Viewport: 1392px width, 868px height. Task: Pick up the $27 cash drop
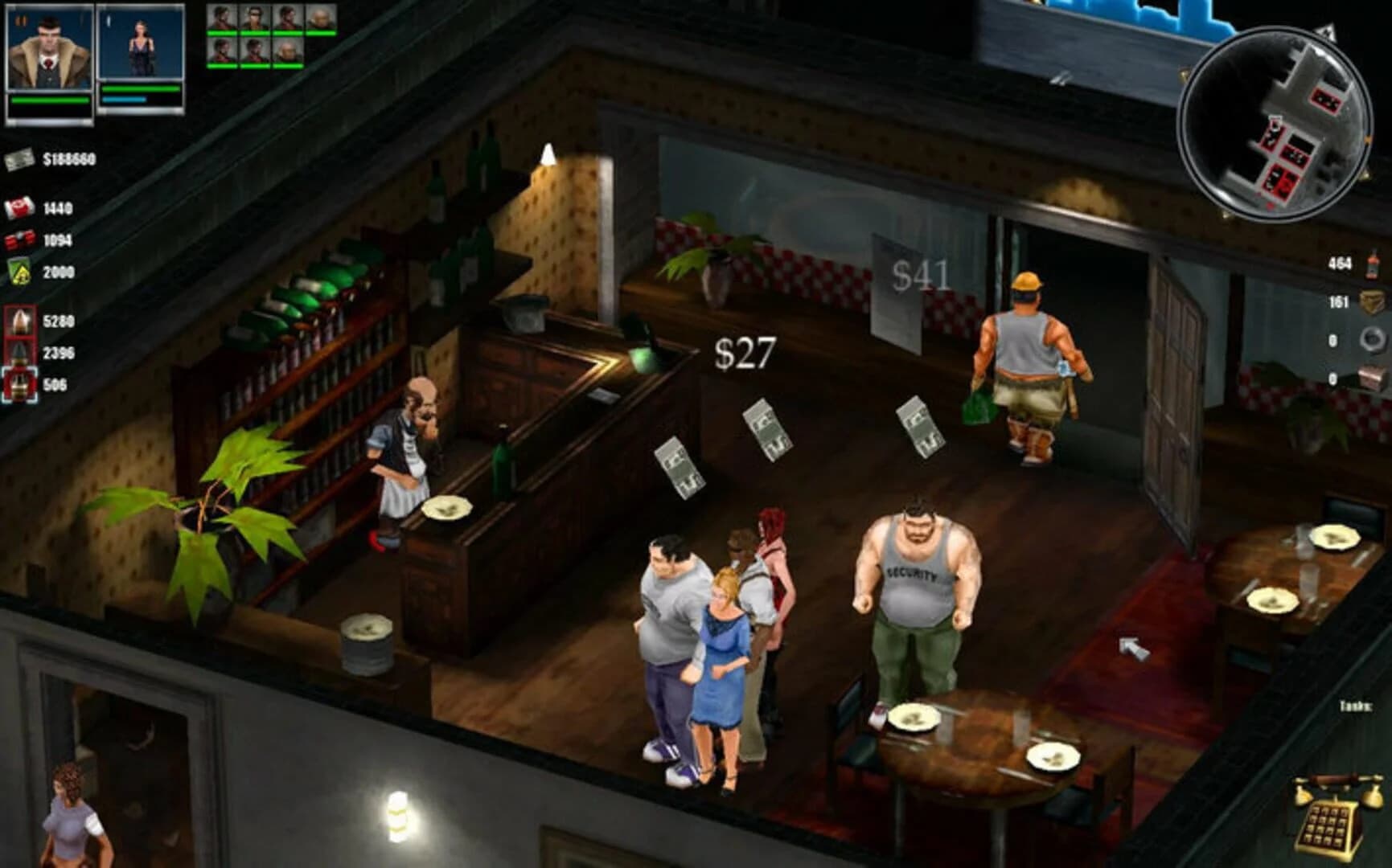pos(744,355)
